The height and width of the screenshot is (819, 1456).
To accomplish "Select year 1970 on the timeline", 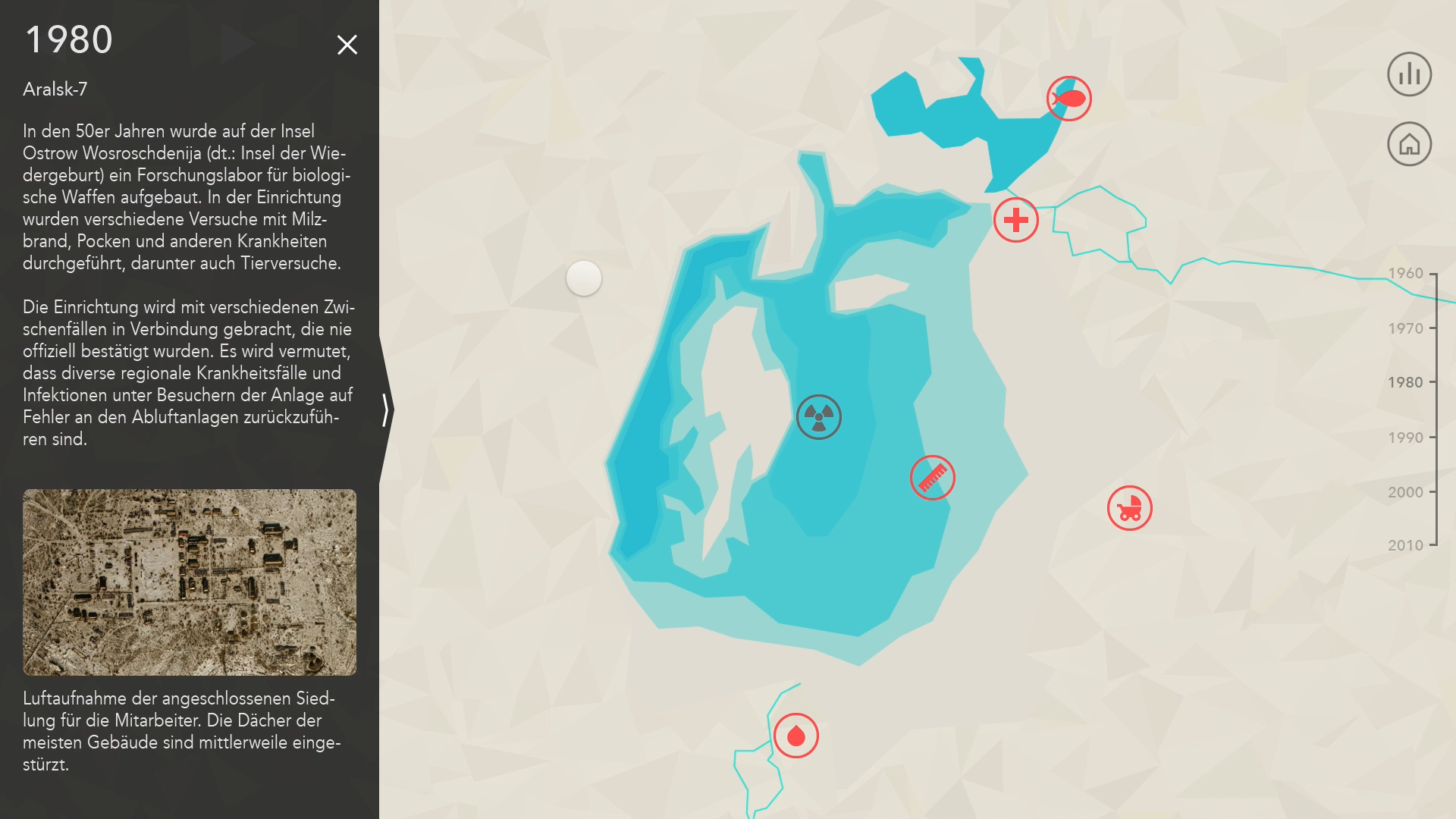I will pyautogui.click(x=1406, y=328).
